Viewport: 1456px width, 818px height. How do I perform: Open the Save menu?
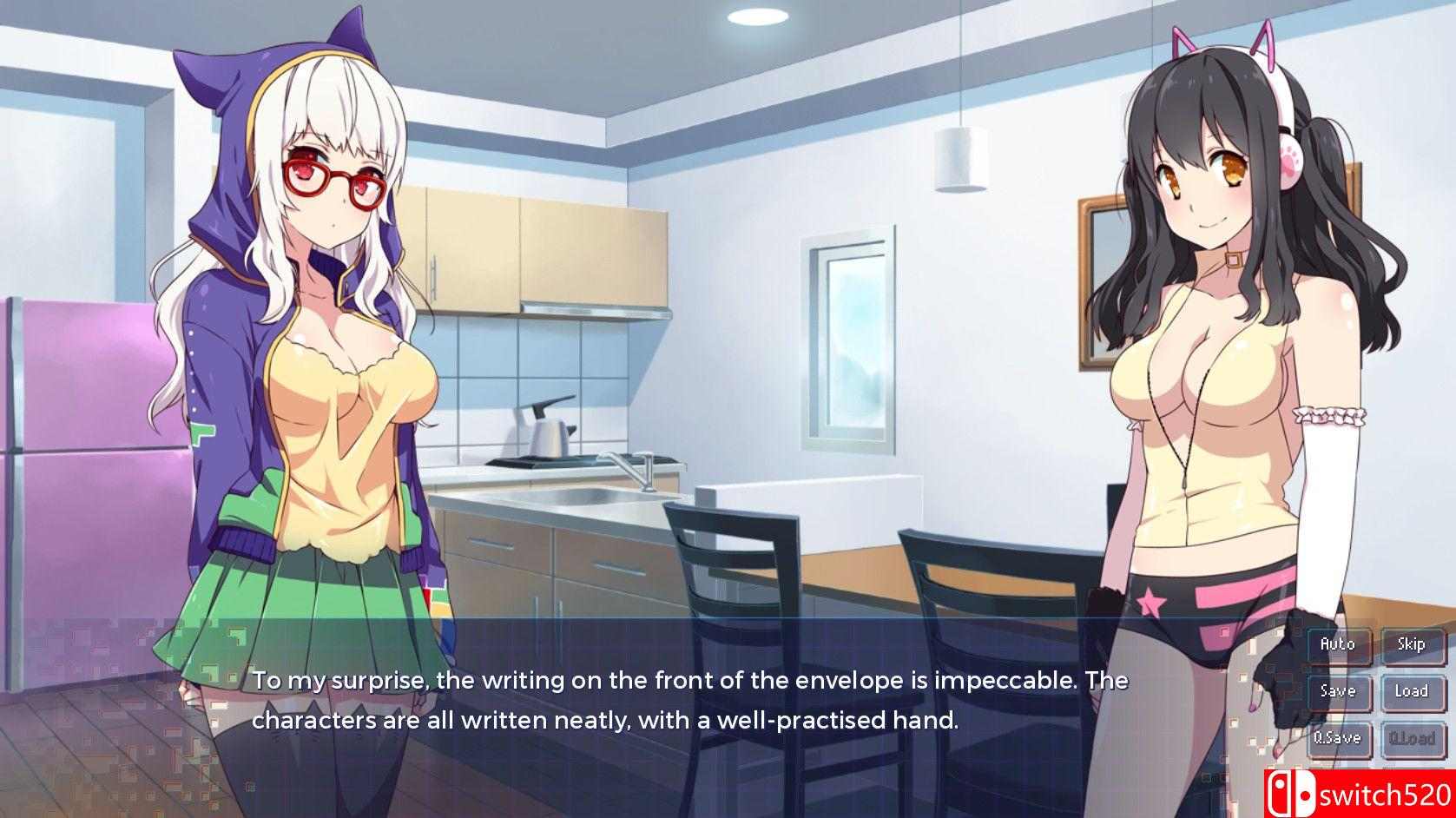coord(1339,691)
